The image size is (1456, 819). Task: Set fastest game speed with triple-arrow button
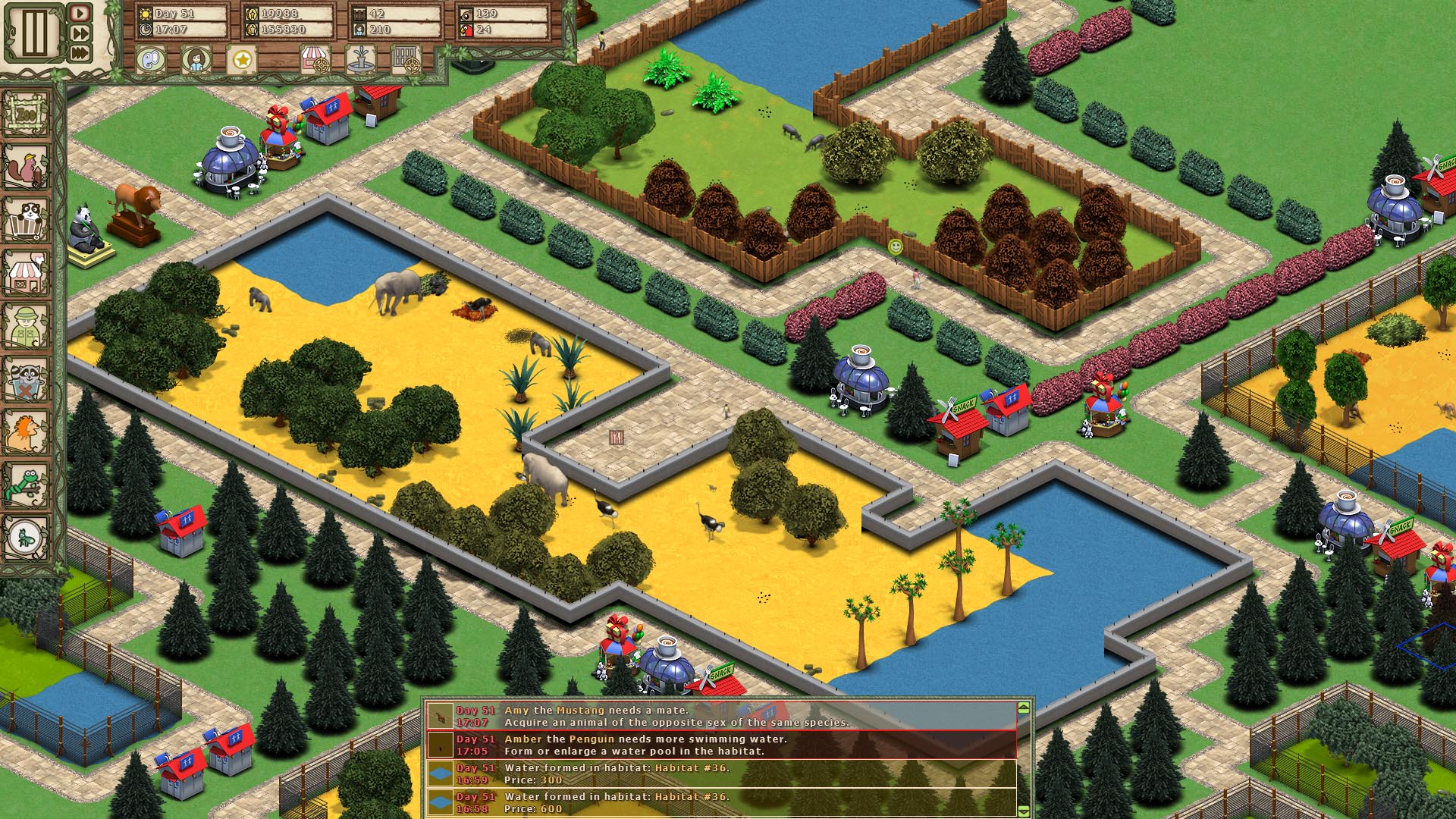pos(79,53)
